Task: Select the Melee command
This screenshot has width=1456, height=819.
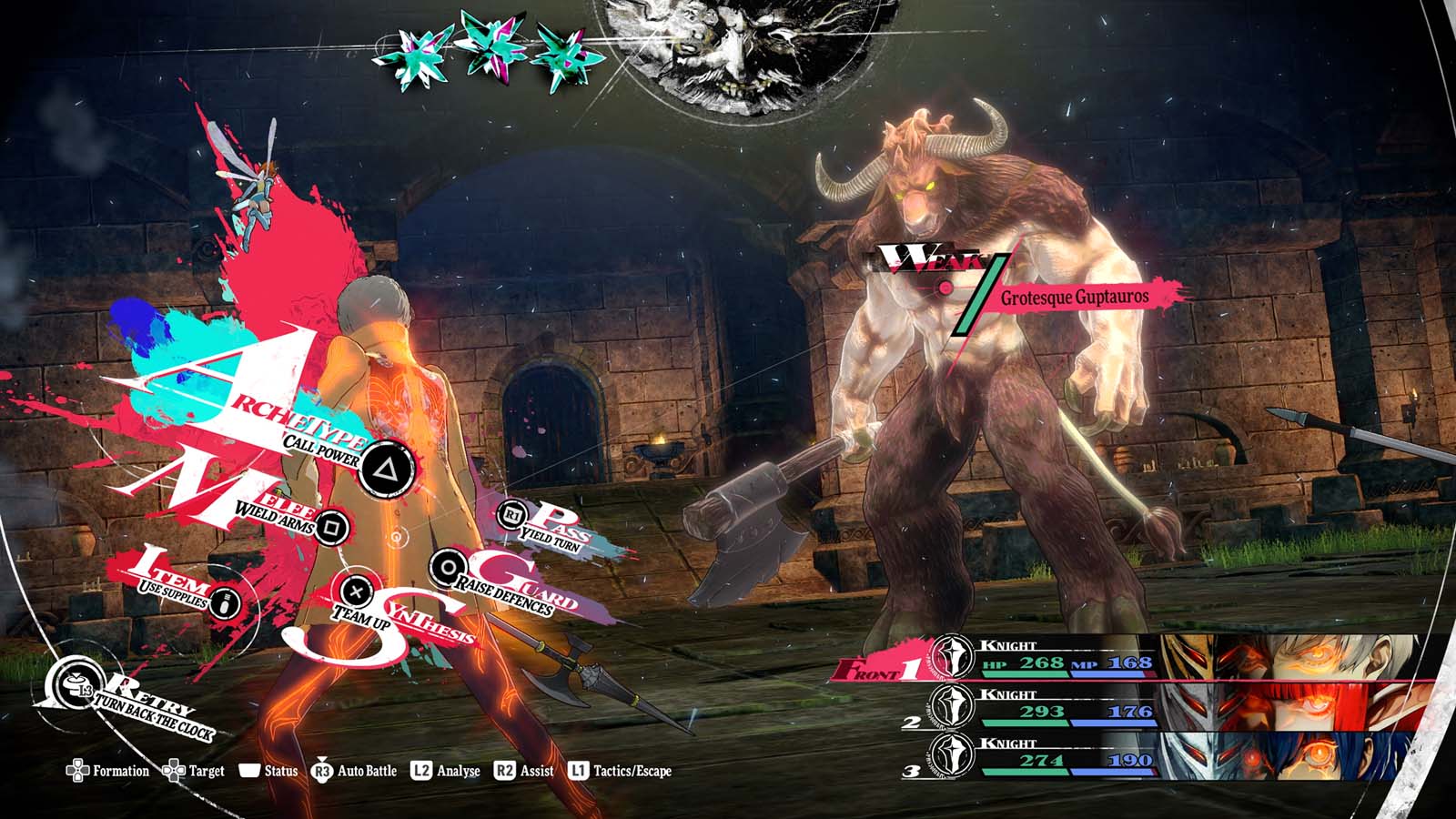Action: (332, 526)
